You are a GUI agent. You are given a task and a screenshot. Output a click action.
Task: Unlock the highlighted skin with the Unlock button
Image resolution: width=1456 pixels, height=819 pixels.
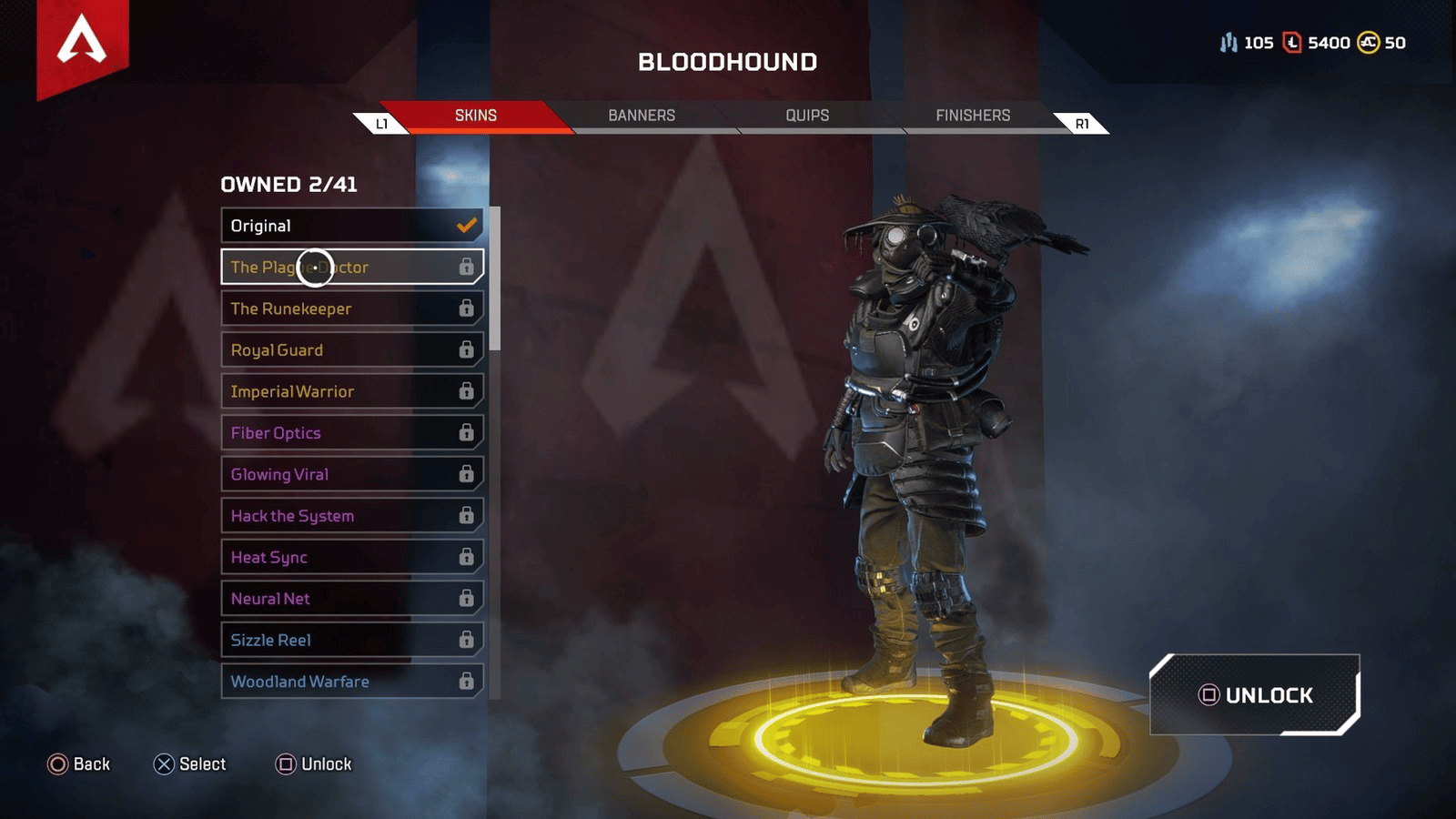tap(1255, 695)
